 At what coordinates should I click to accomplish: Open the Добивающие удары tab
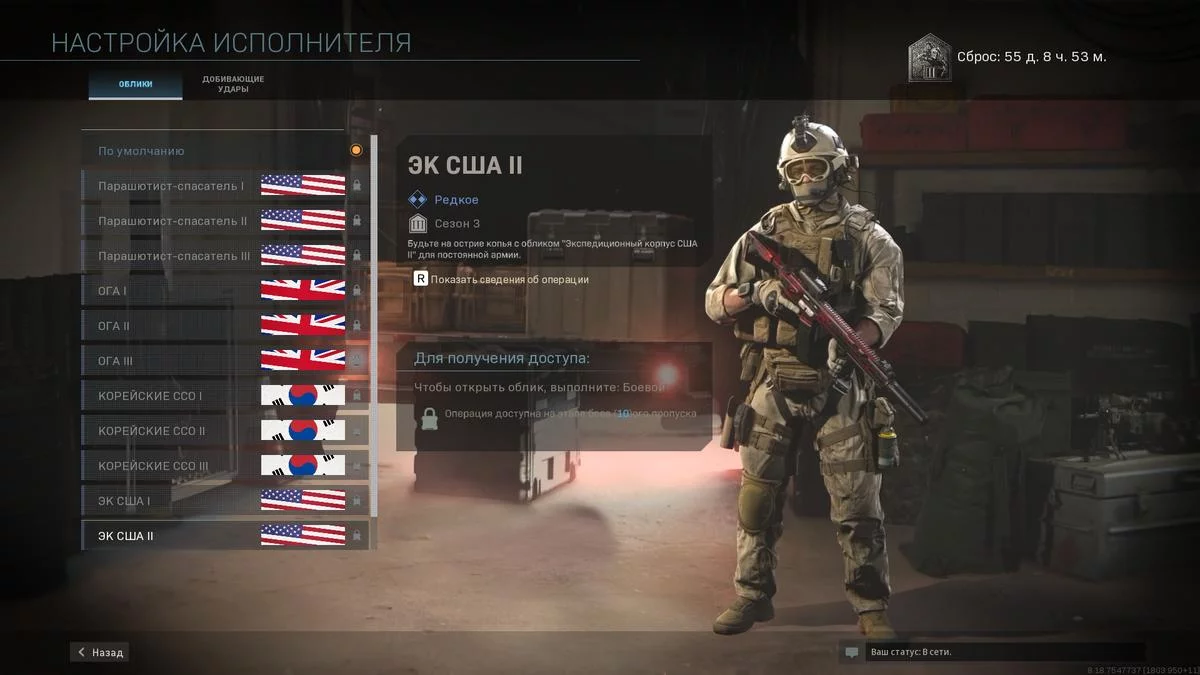(233, 84)
